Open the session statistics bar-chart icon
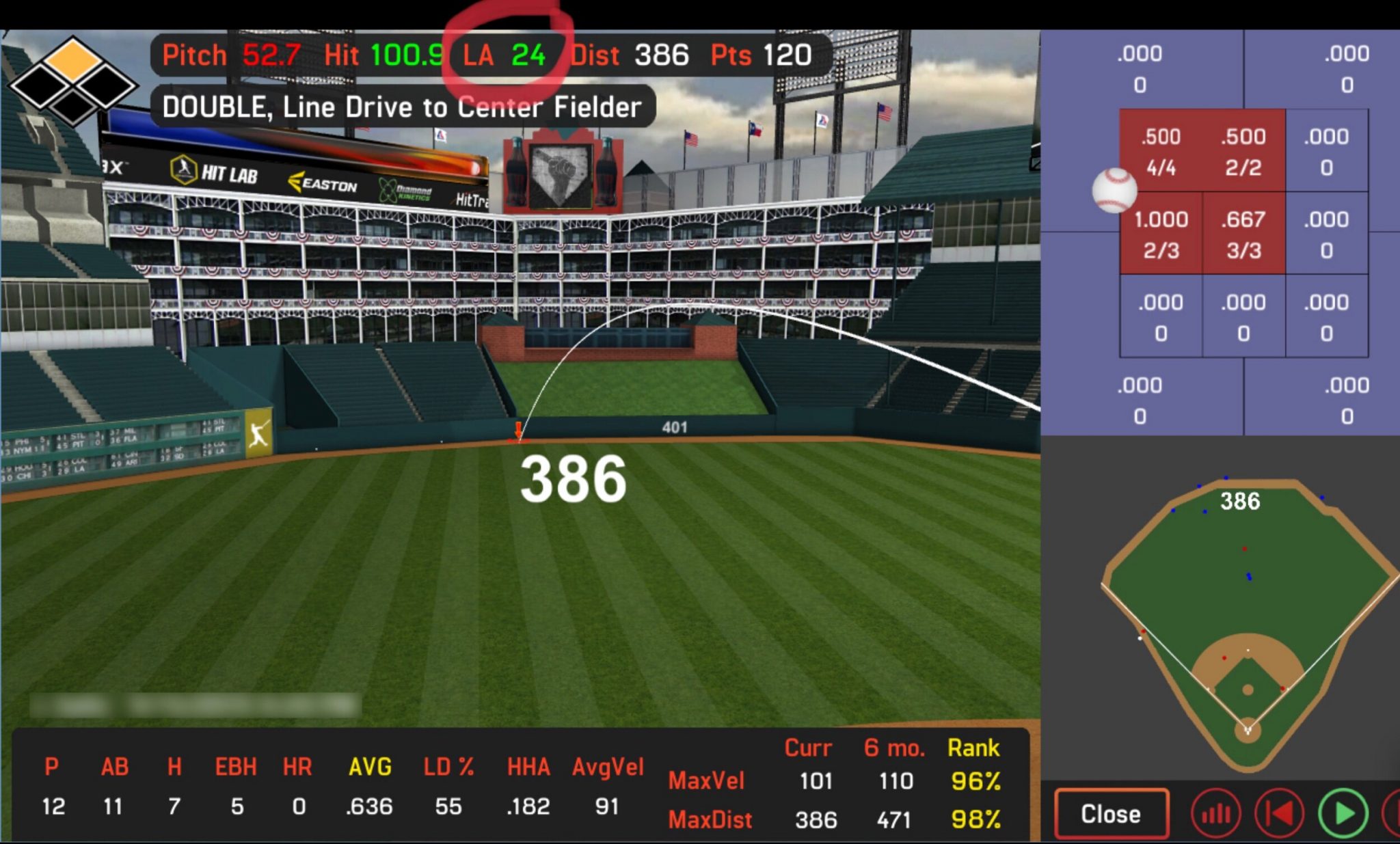The height and width of the screenshot is (844, 1400). point(1216,813)
